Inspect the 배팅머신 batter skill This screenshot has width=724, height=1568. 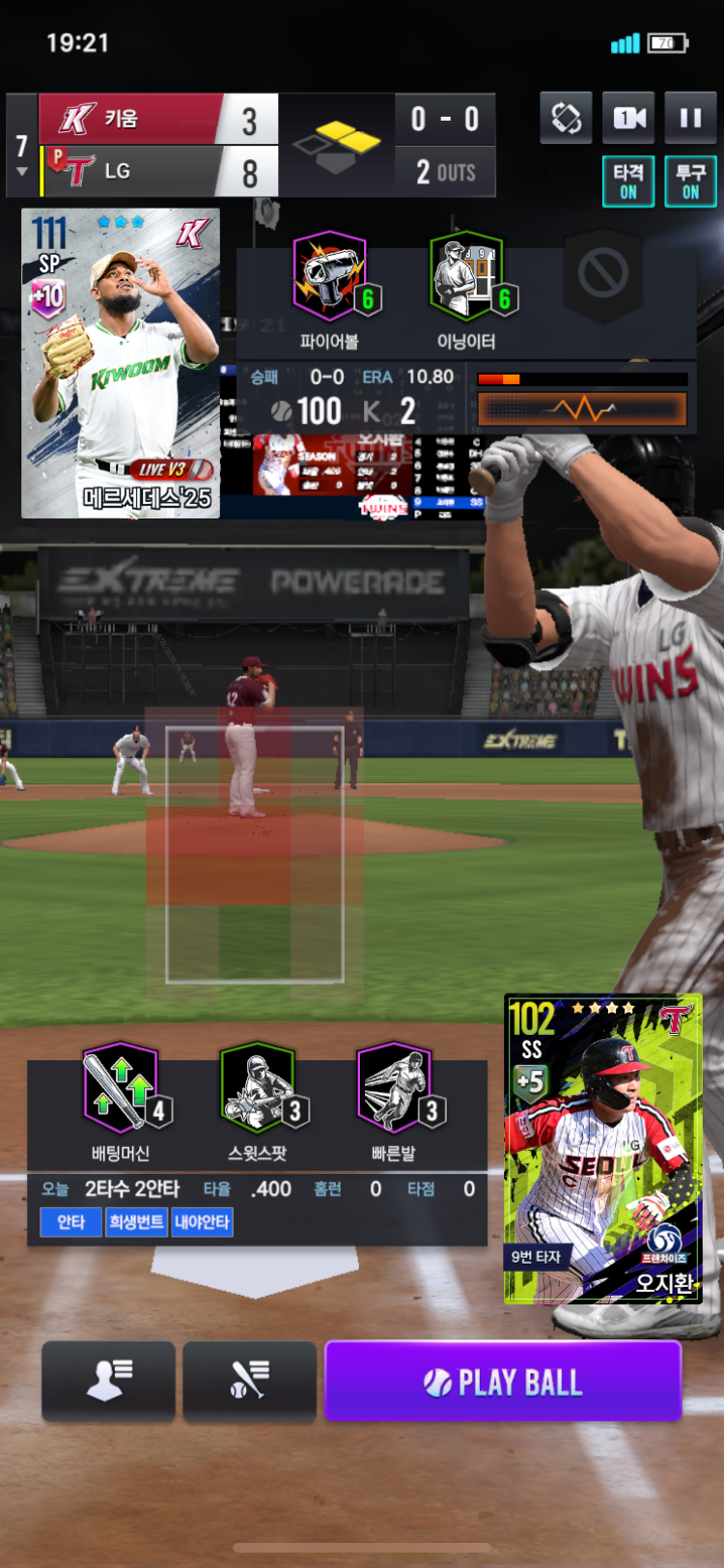[x=121, y=1088]
